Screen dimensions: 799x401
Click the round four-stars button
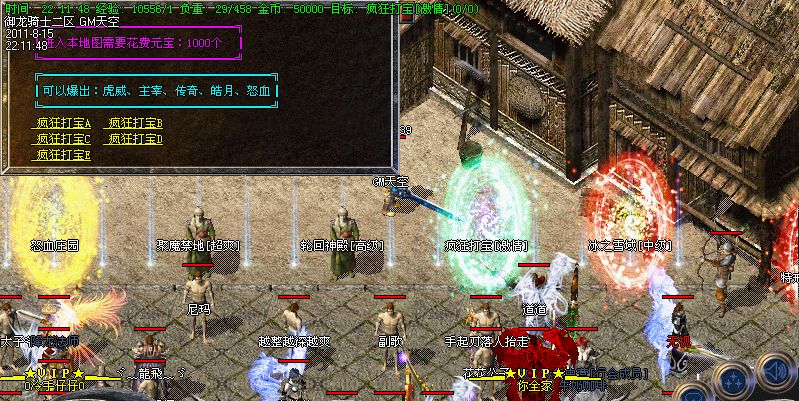coord(733,381)
